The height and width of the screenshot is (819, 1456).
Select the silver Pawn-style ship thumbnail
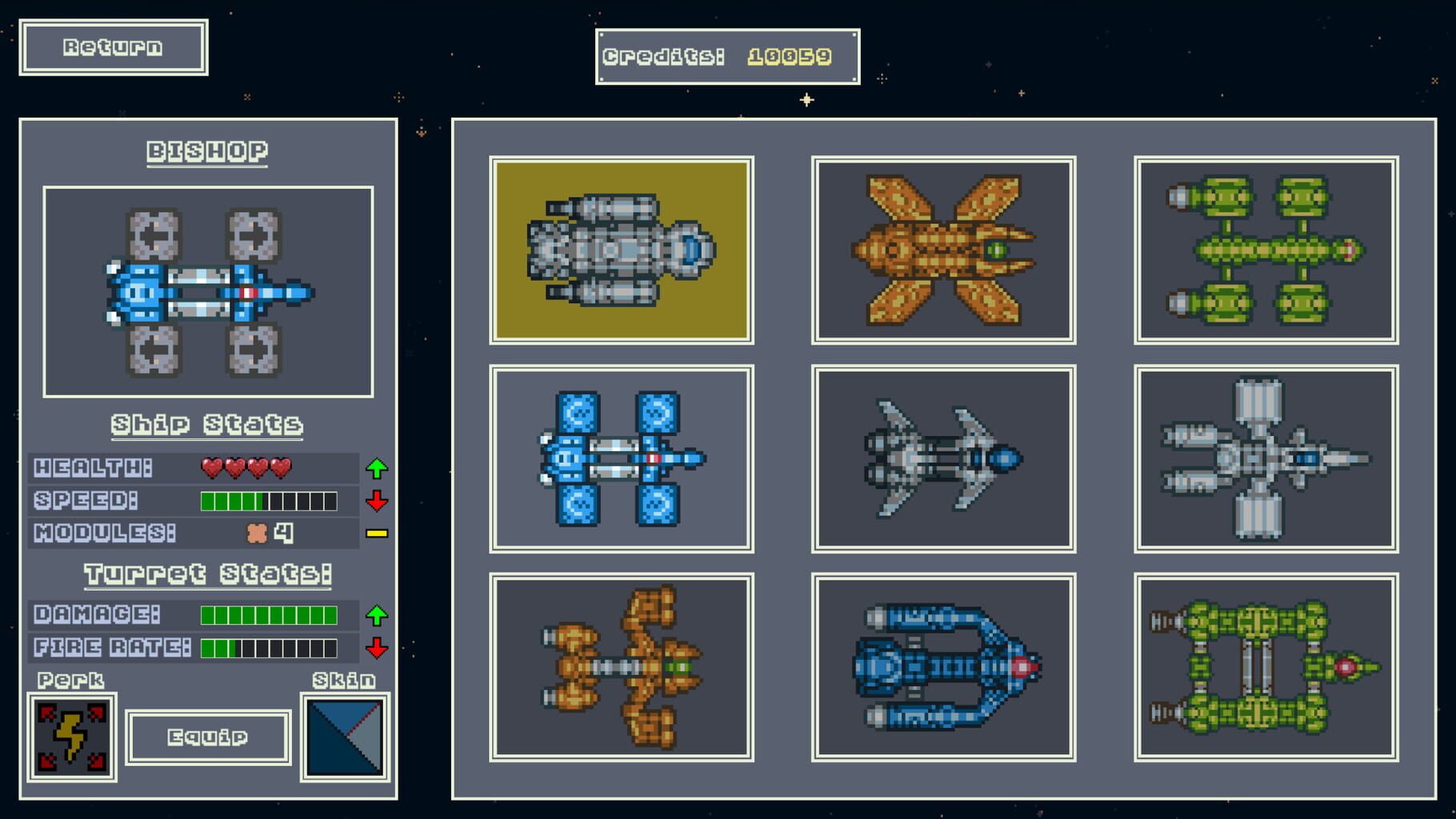point(623,248)
